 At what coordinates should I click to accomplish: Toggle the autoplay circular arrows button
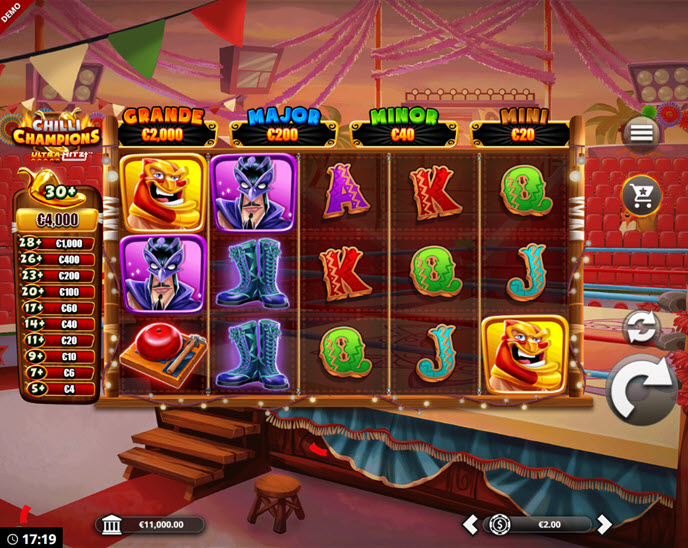click(640, 327)
